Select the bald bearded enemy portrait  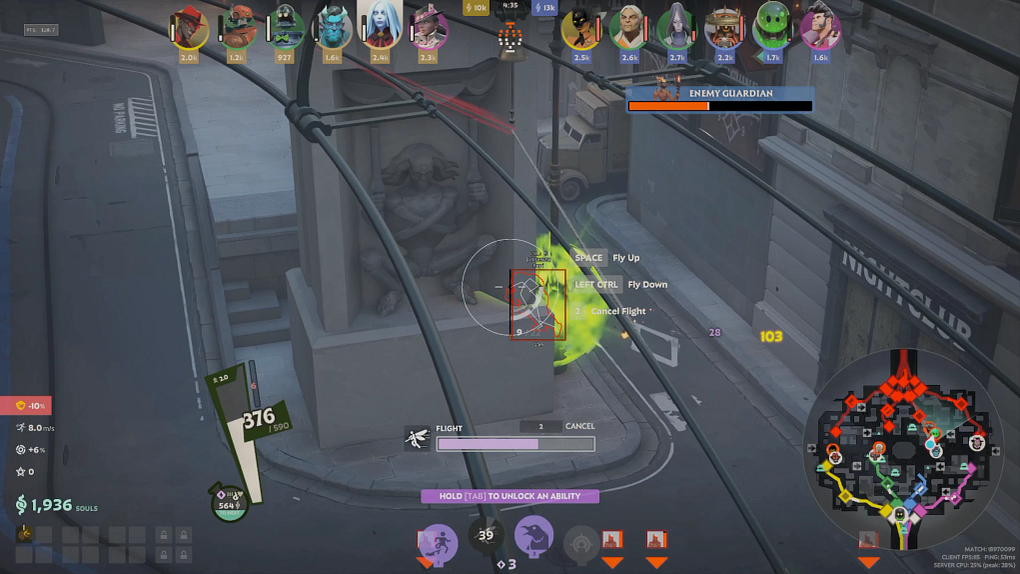coord(629,28)
